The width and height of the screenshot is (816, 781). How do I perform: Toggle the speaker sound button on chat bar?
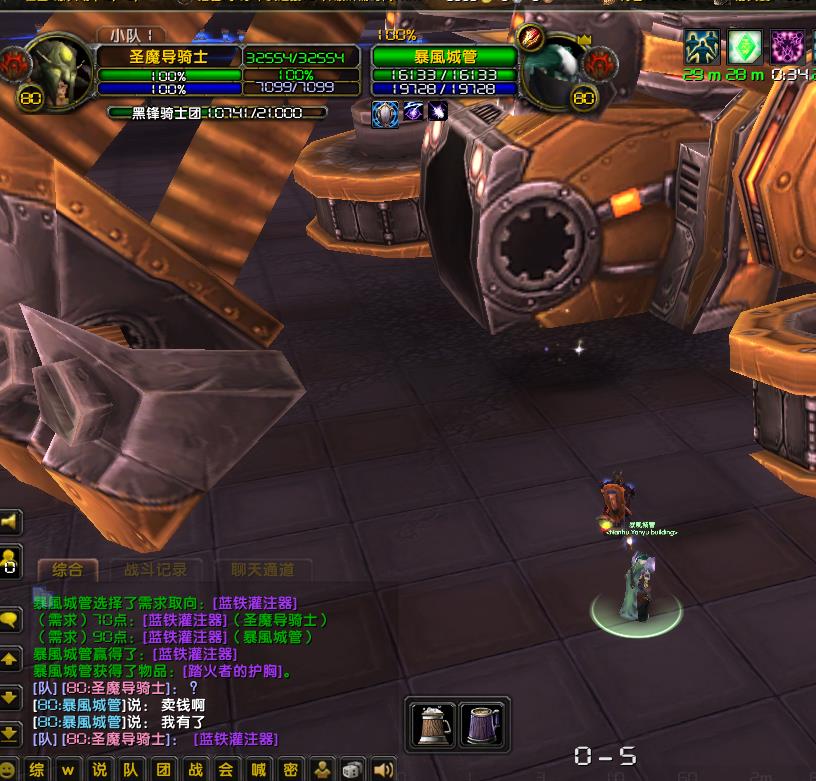click(383, 769)
